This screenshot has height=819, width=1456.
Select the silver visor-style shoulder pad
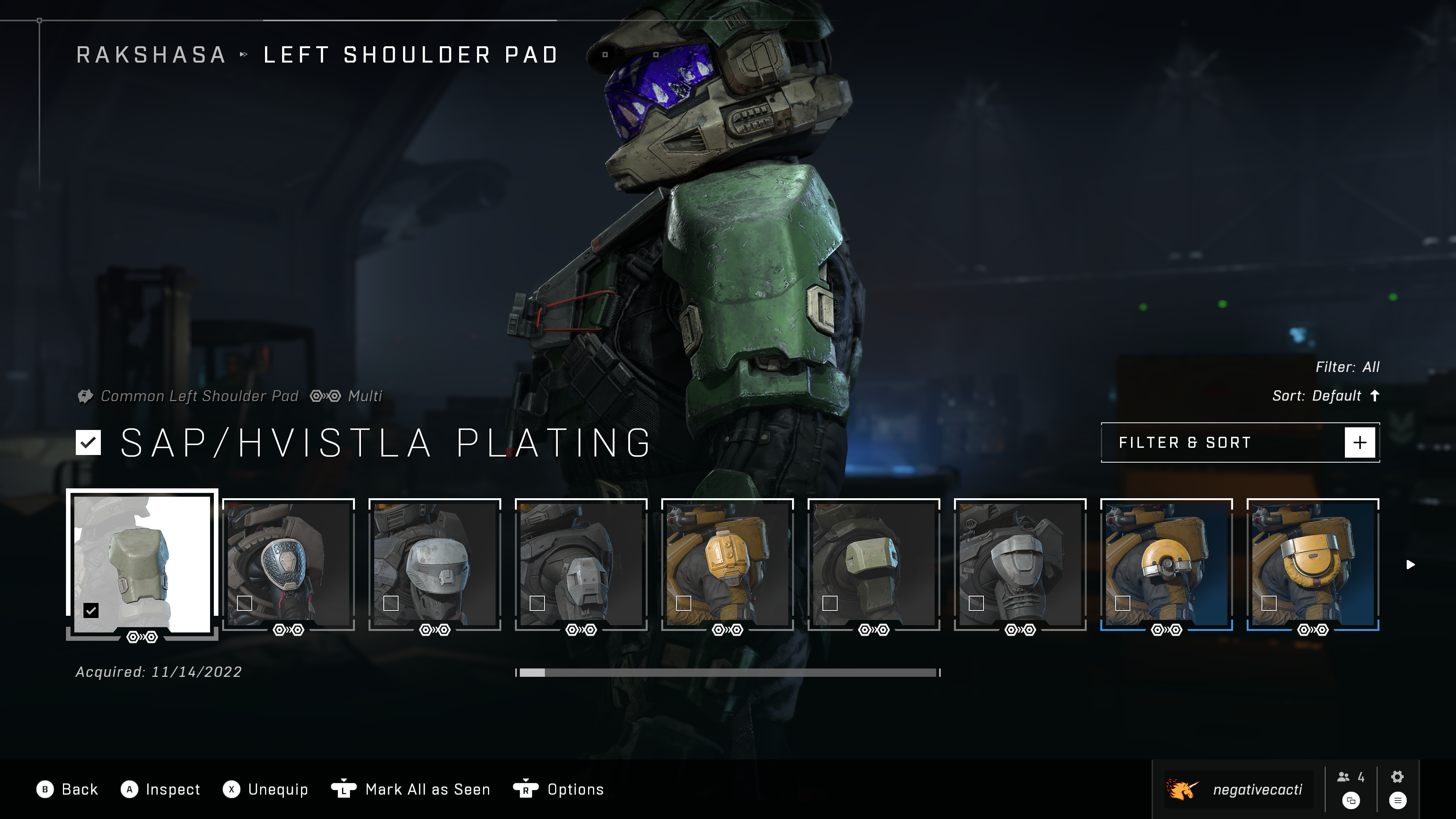coord(1020,564)
